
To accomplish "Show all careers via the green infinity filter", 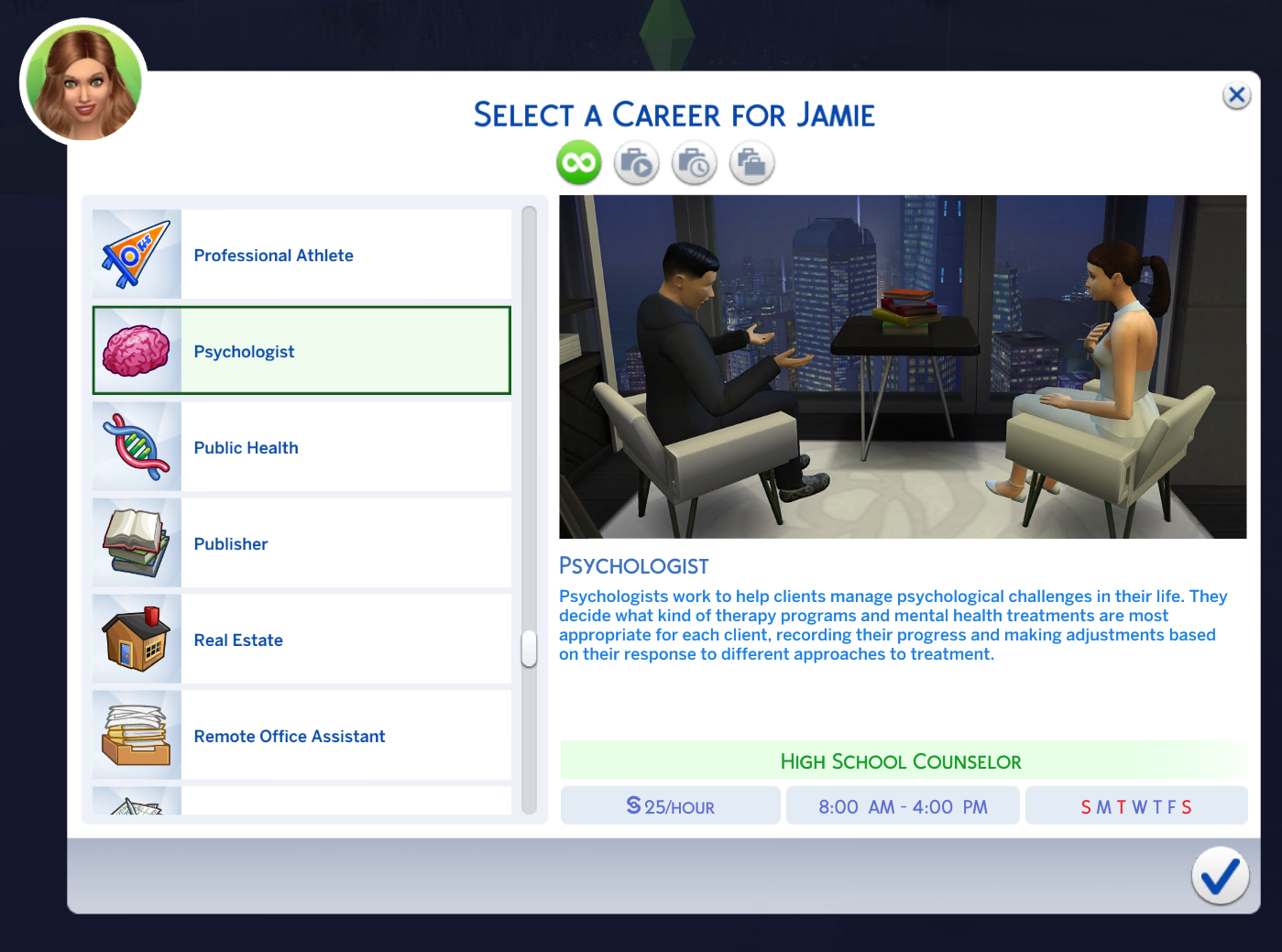I will click(x=578, y=162).
